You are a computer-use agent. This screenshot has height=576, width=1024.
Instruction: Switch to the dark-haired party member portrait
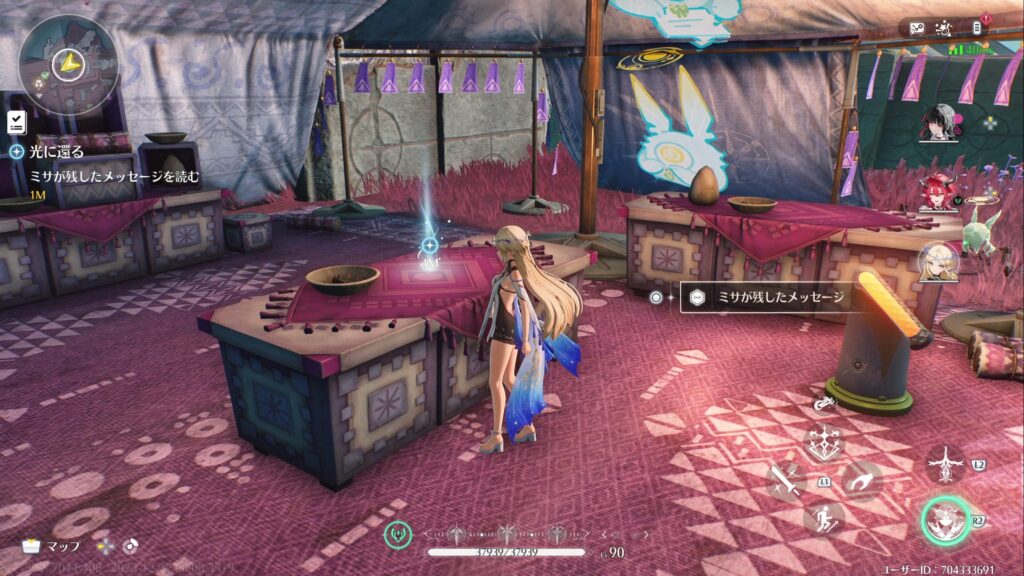click(939, 123)
